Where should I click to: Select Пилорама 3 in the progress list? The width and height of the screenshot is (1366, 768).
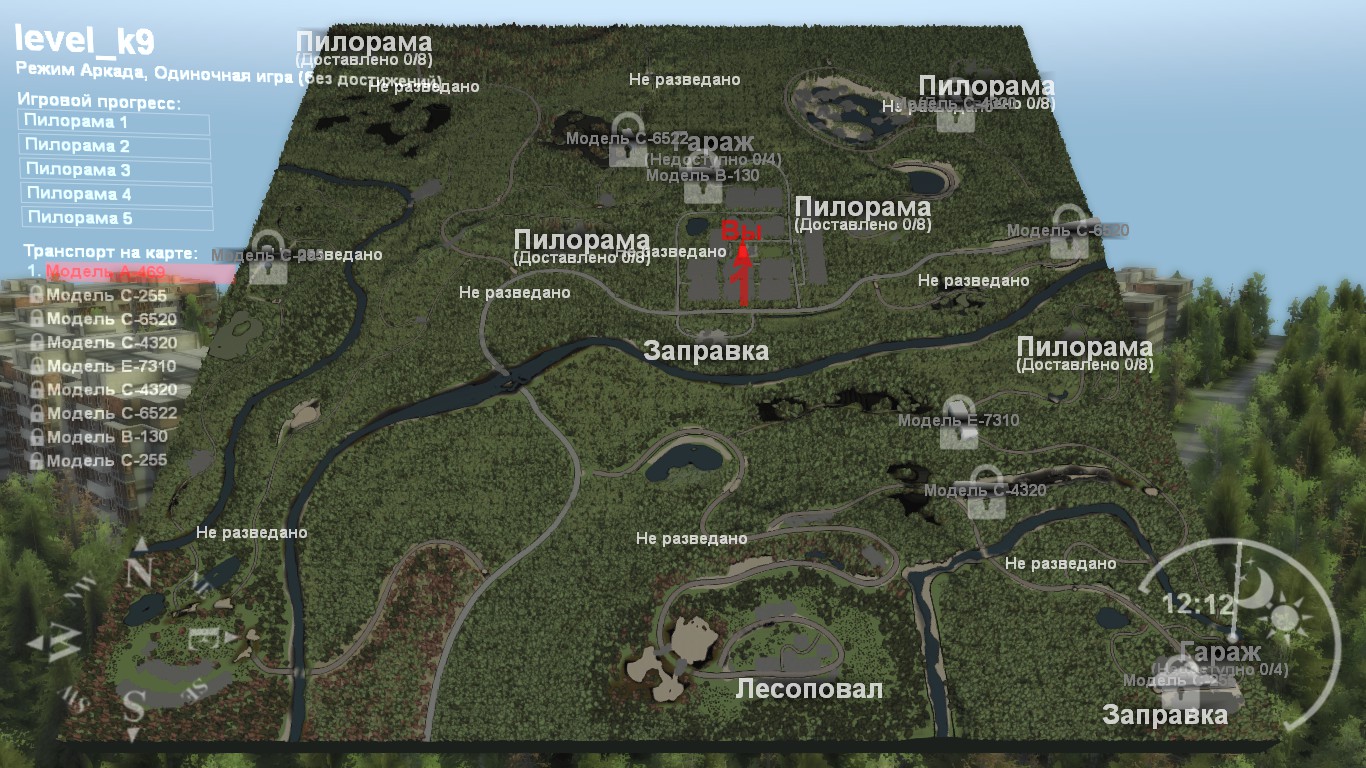click(78, 169)
